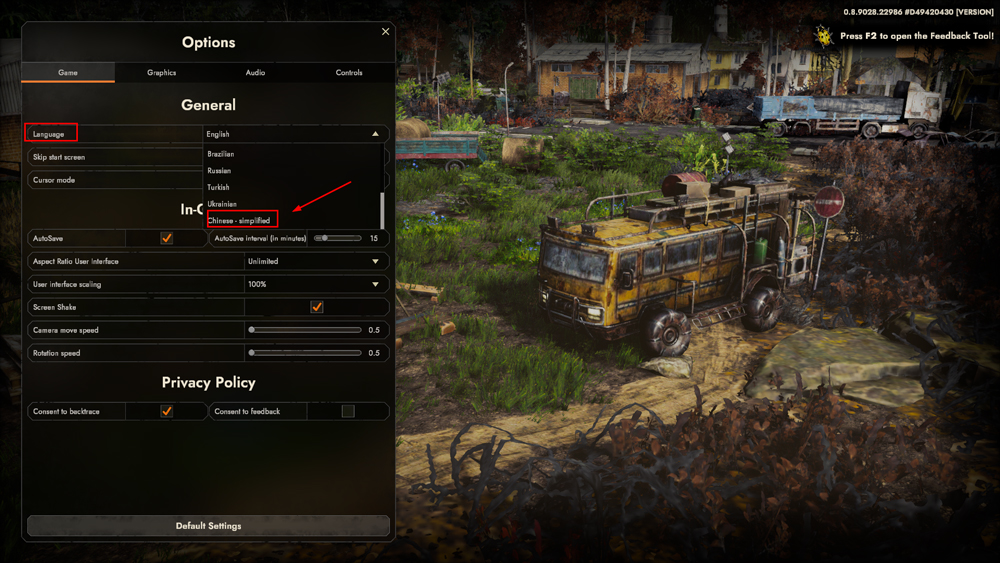Select Turkish language option
Screen dimensions: 1000x563
point(218,187)
